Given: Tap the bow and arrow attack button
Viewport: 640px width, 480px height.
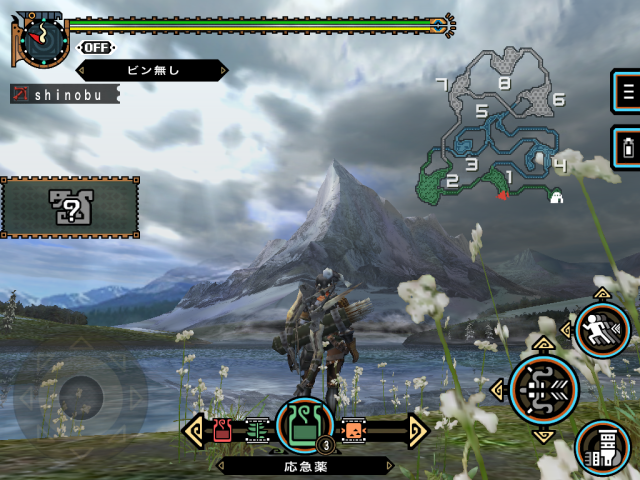Looking at the screenshot, I should (x=544, y=390).
